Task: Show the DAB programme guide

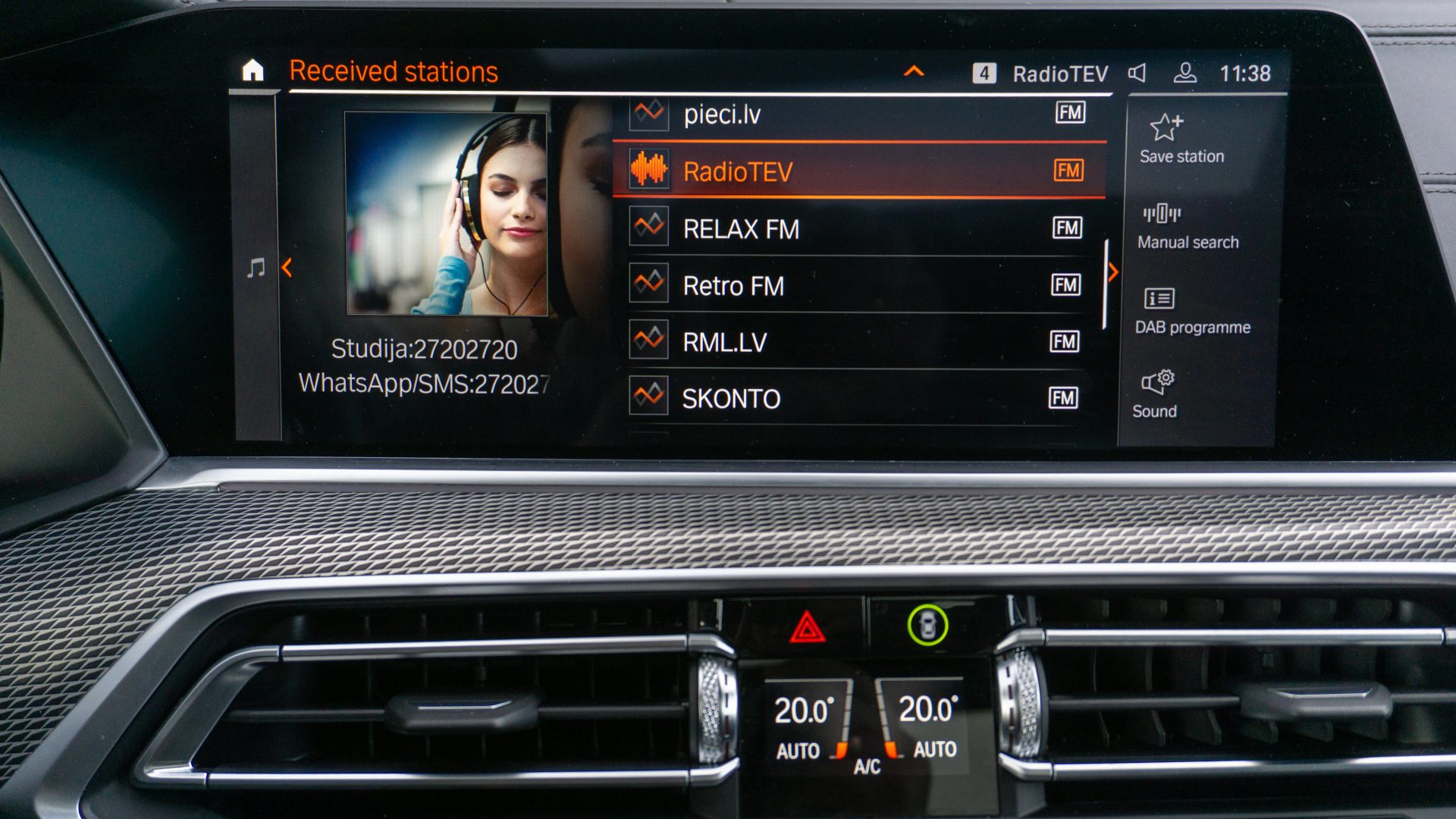Action: pos(1191,311)
